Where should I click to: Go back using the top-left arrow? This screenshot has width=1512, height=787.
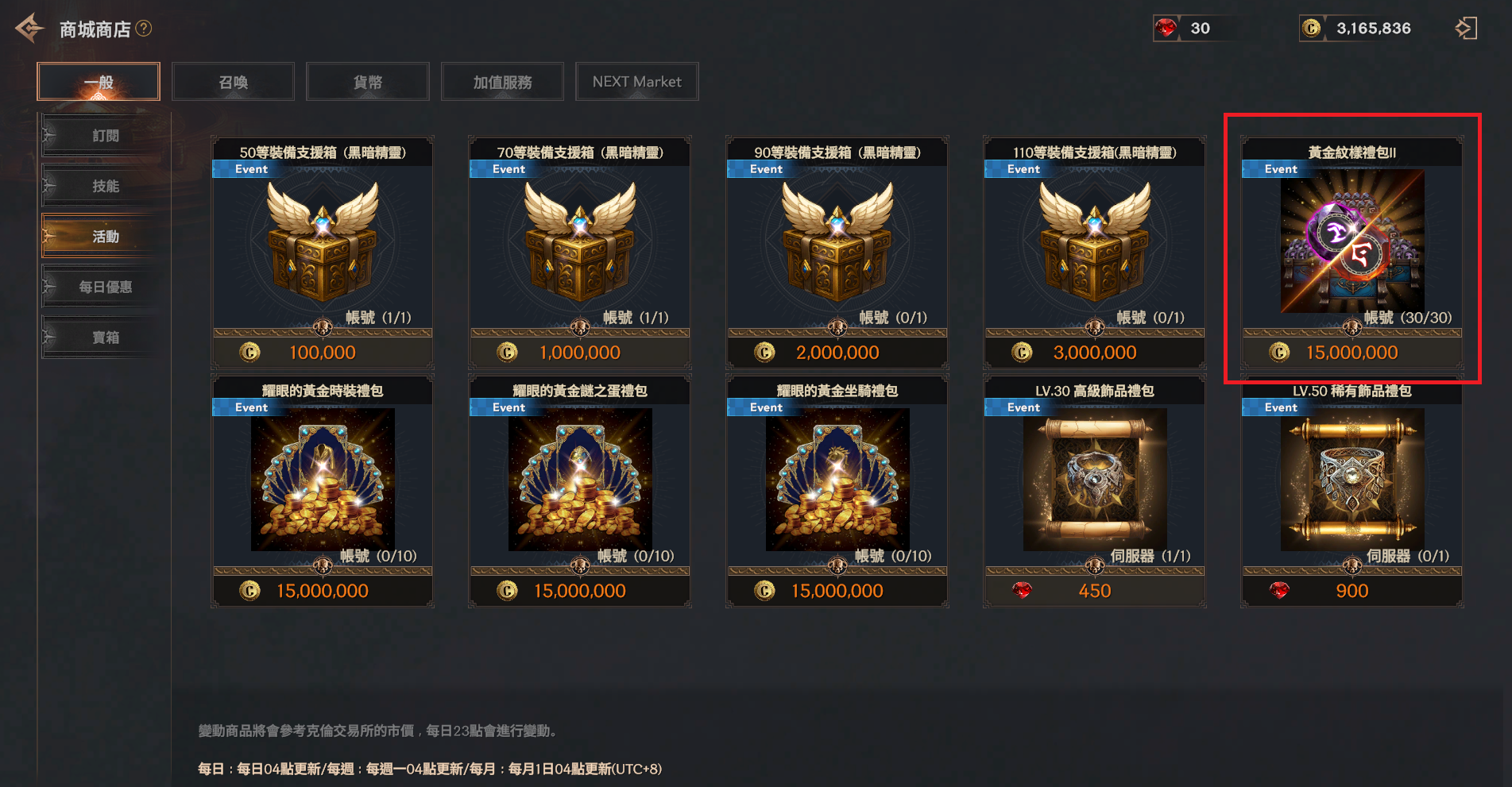coord(29,29)
